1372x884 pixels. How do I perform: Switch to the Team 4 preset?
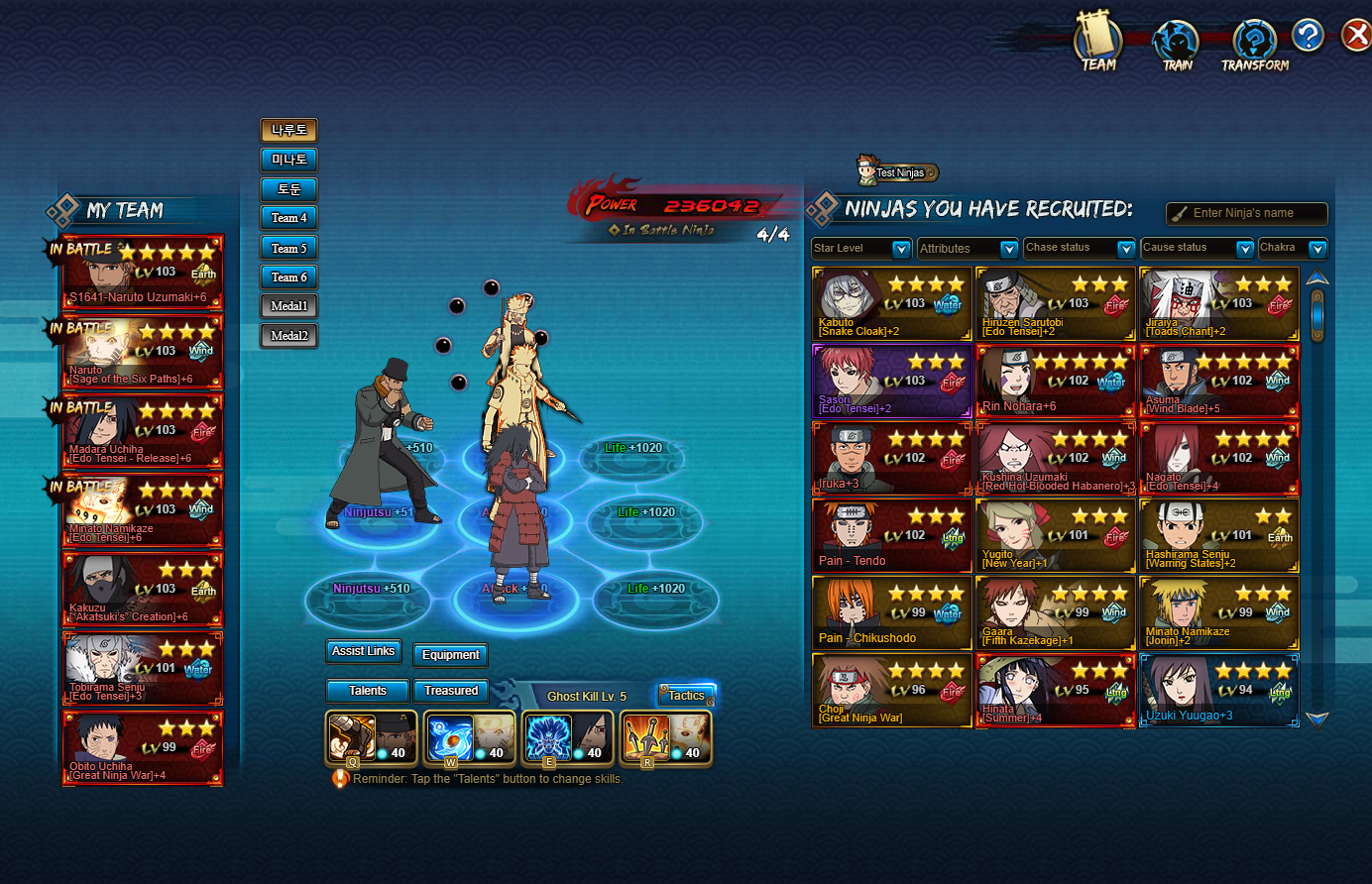(289, 218)
